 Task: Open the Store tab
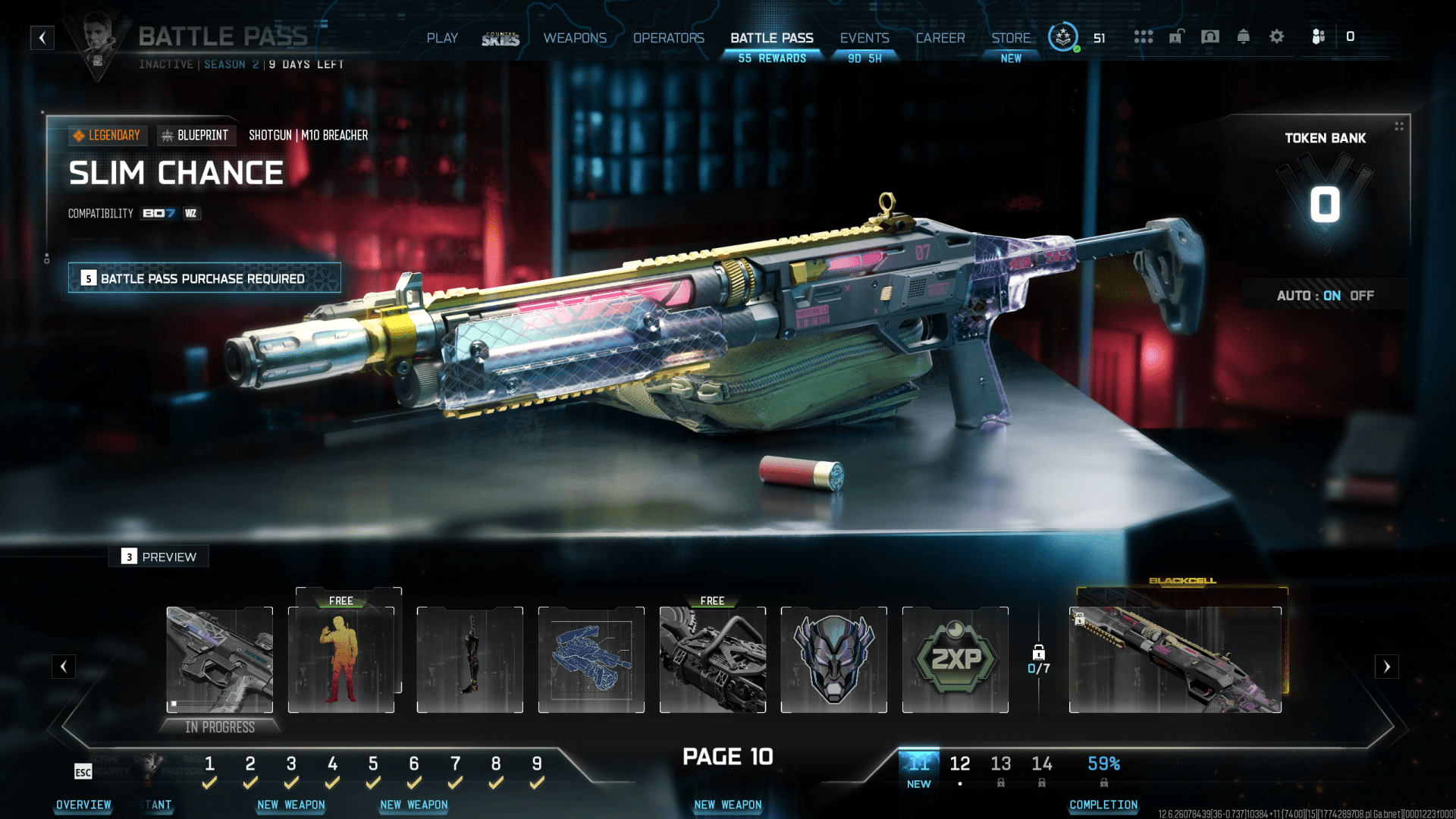pos(1011,38)
